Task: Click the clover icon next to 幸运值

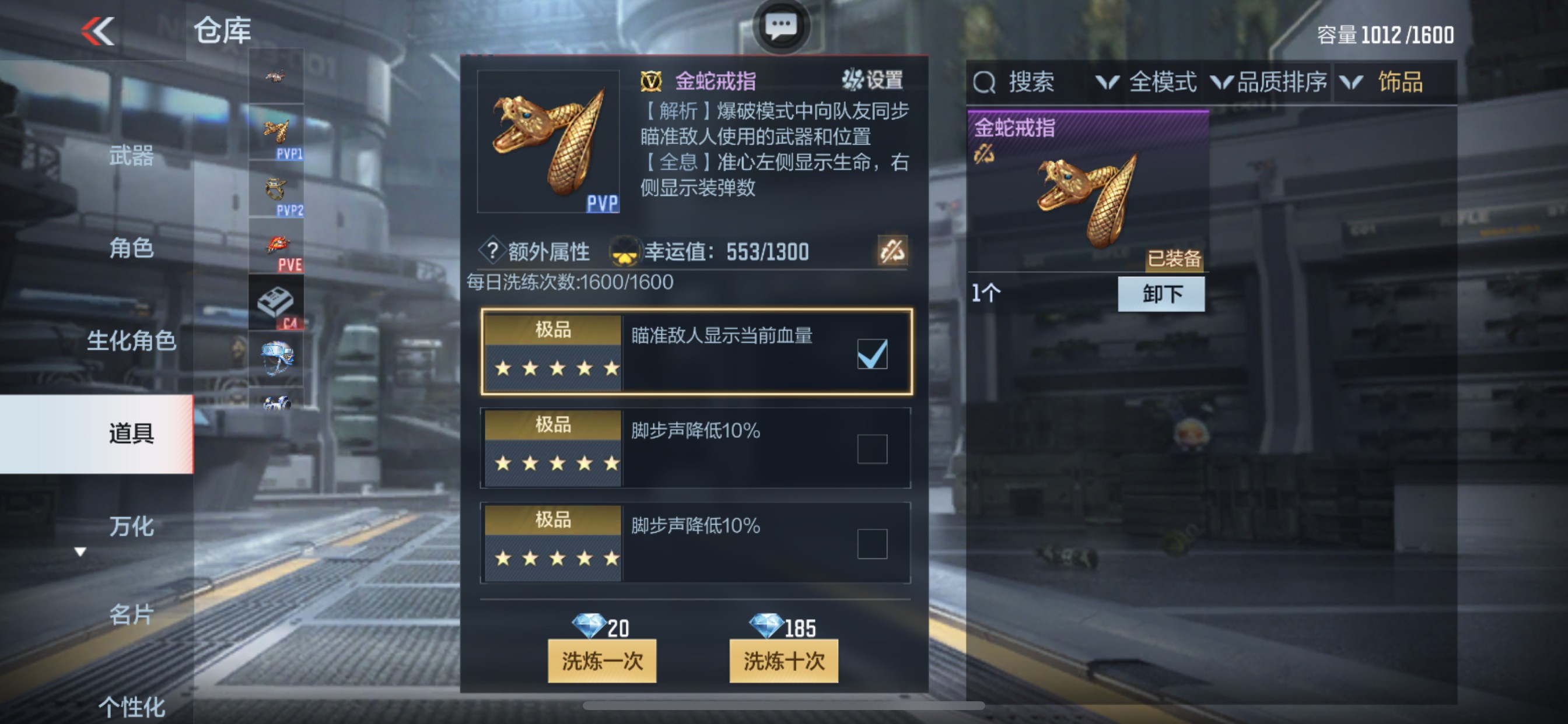Action: click(x=627, y=250)
